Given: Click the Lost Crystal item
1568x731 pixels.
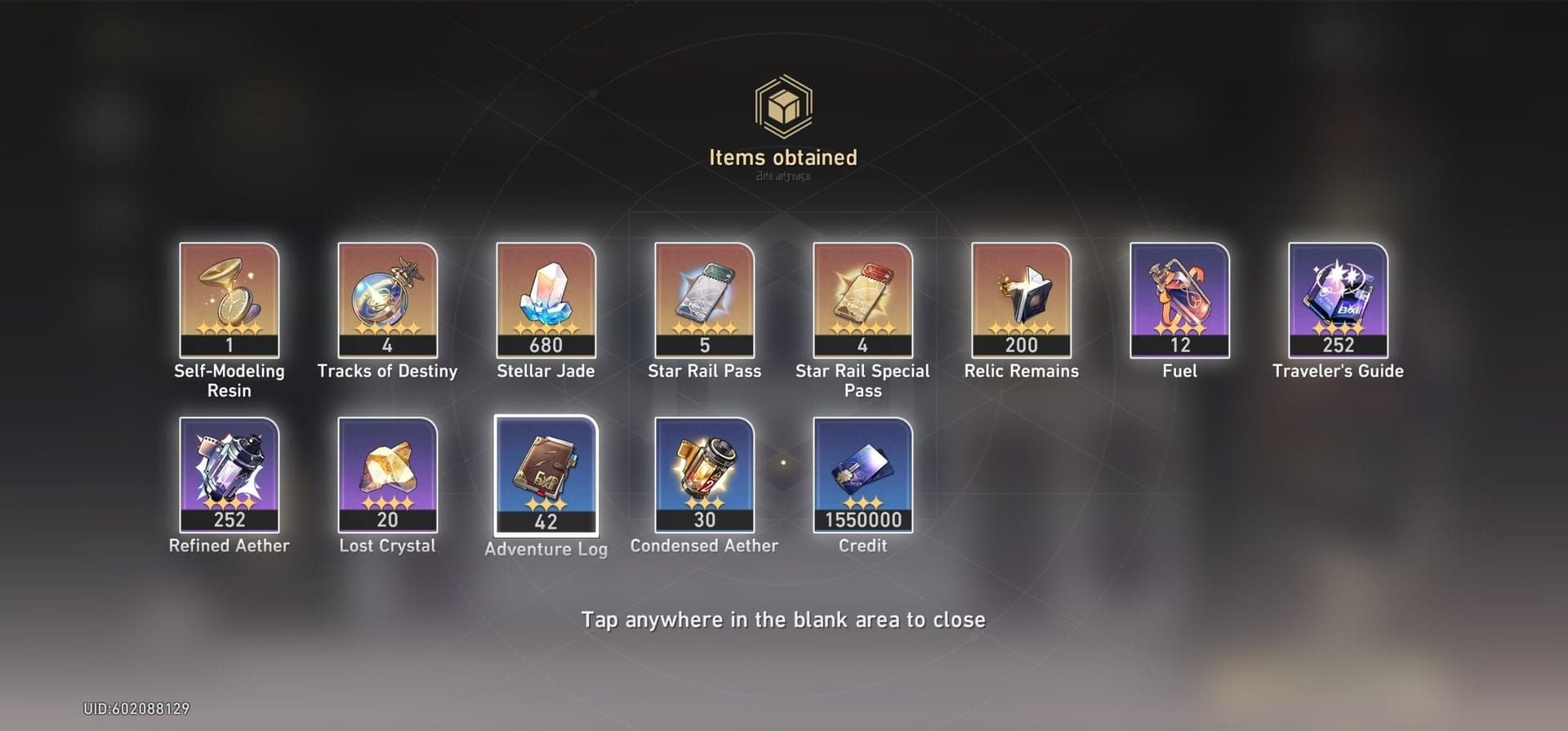Looking at the screenshot, I should 388,475.
